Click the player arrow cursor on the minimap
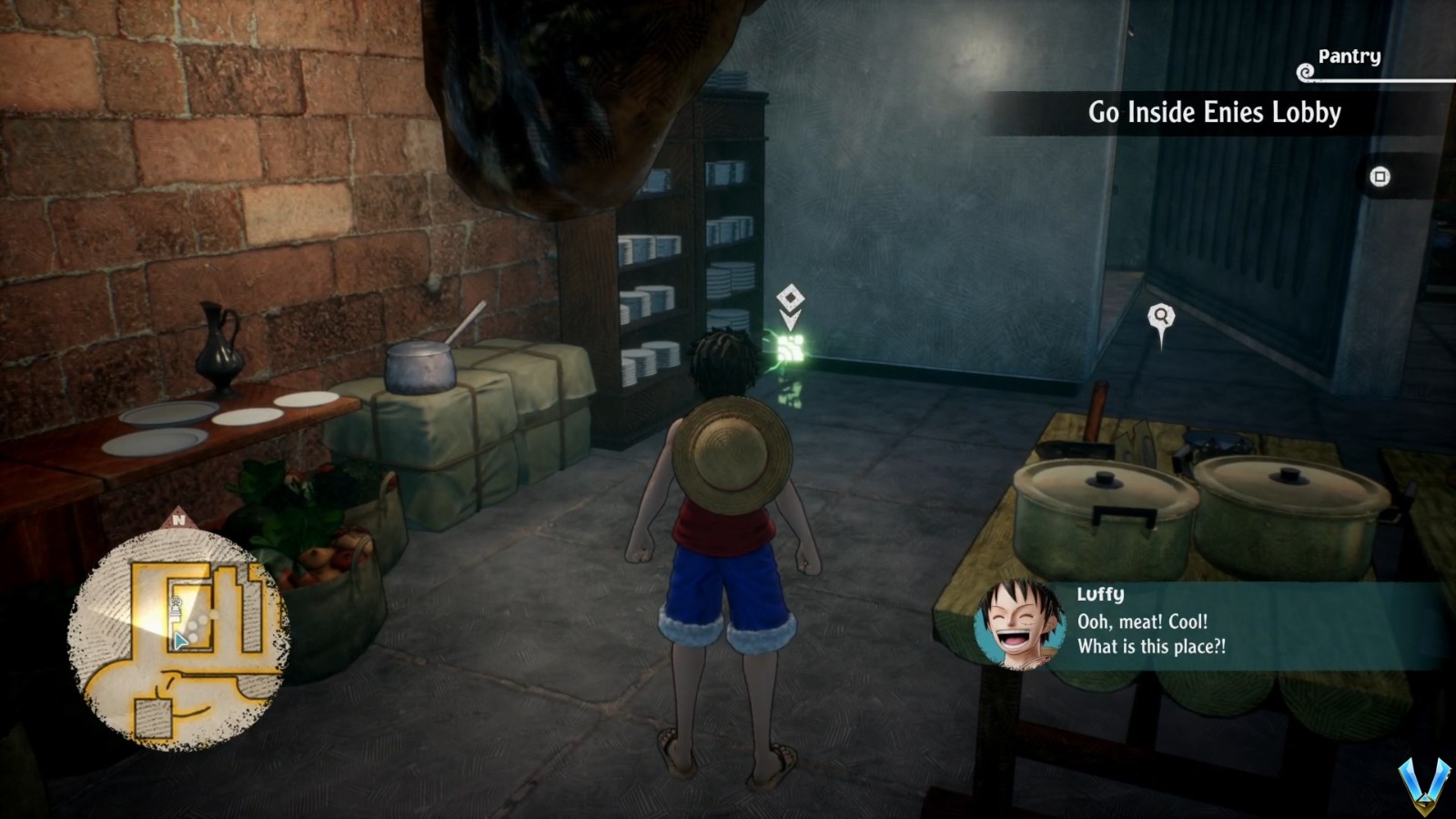 (179, 640)
